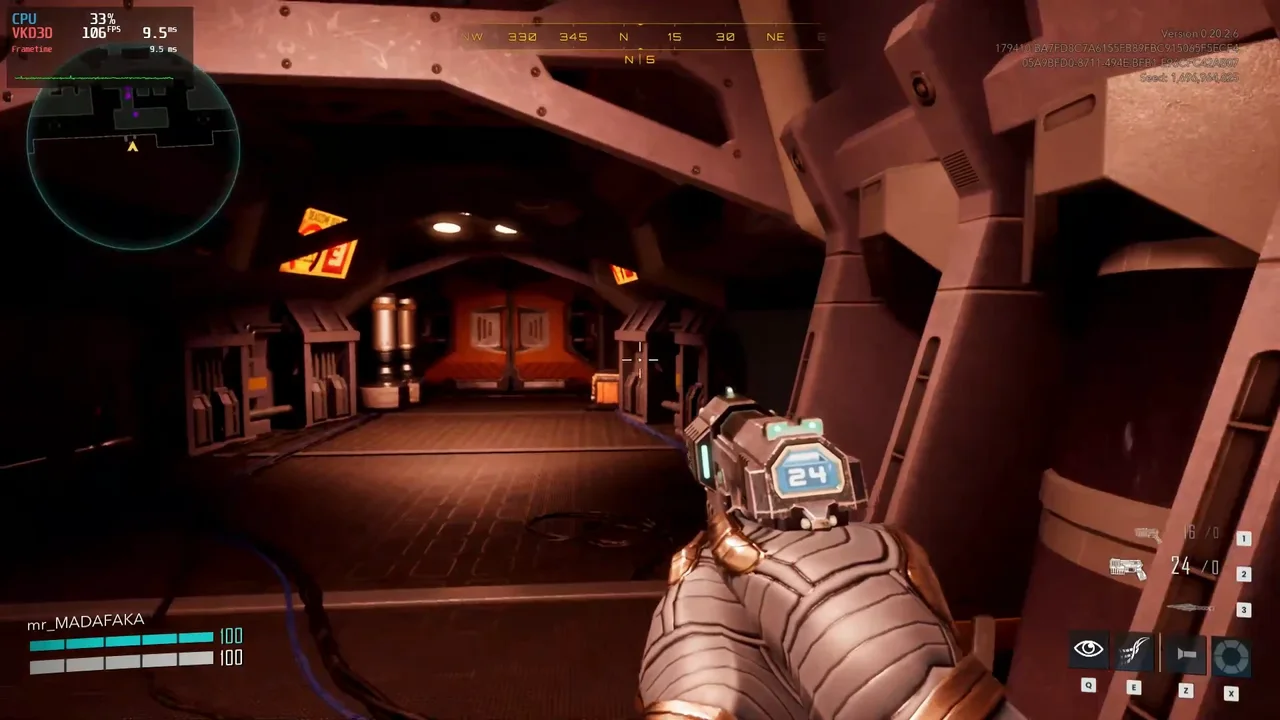Use the claw slash ability
The image size is (1280, 720).
click(1134, 652)
